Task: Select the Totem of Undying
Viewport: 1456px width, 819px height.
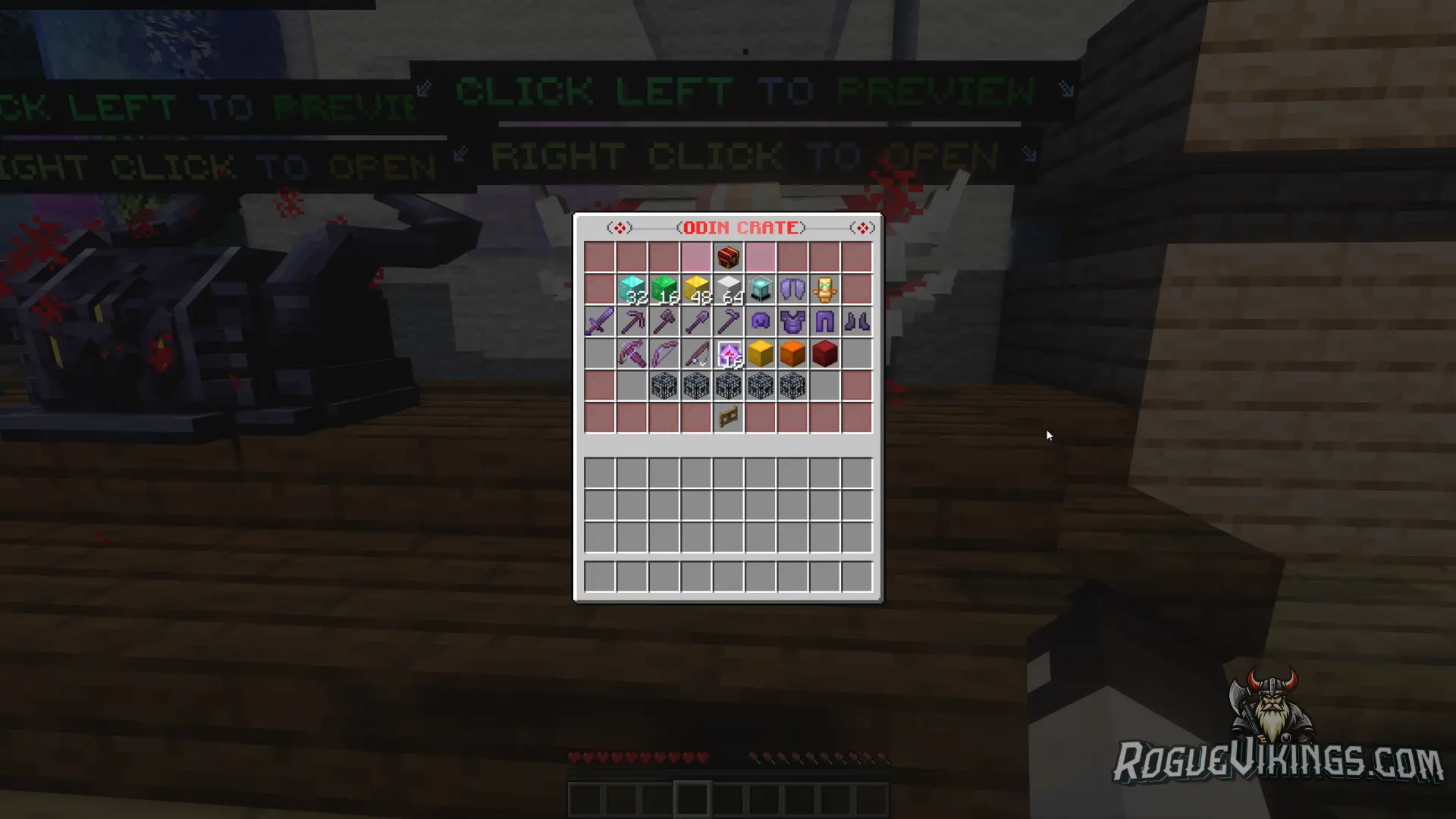Action: [826, 288]
